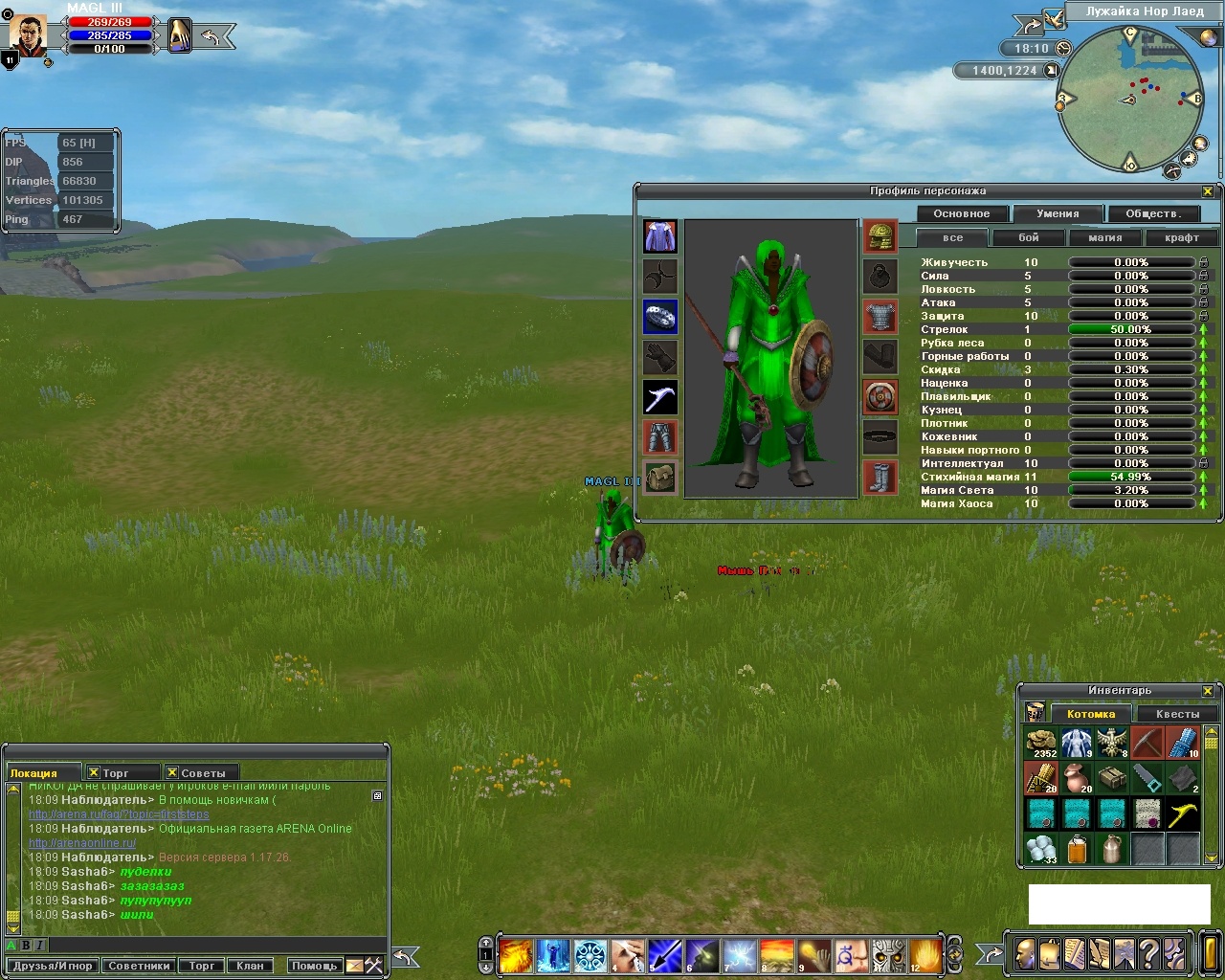Use the arrow shot skill in hotbar
Image resolution: width=1225 pixels, height=980 pixels.
click(x=665, y=955)
